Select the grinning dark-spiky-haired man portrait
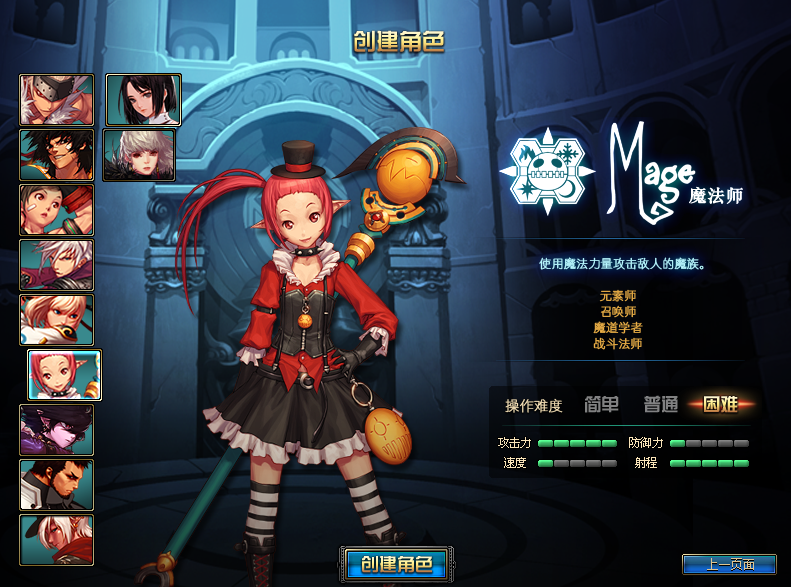Image resolution: width=791 pixels, height=587 pixels. pos(57,154)
